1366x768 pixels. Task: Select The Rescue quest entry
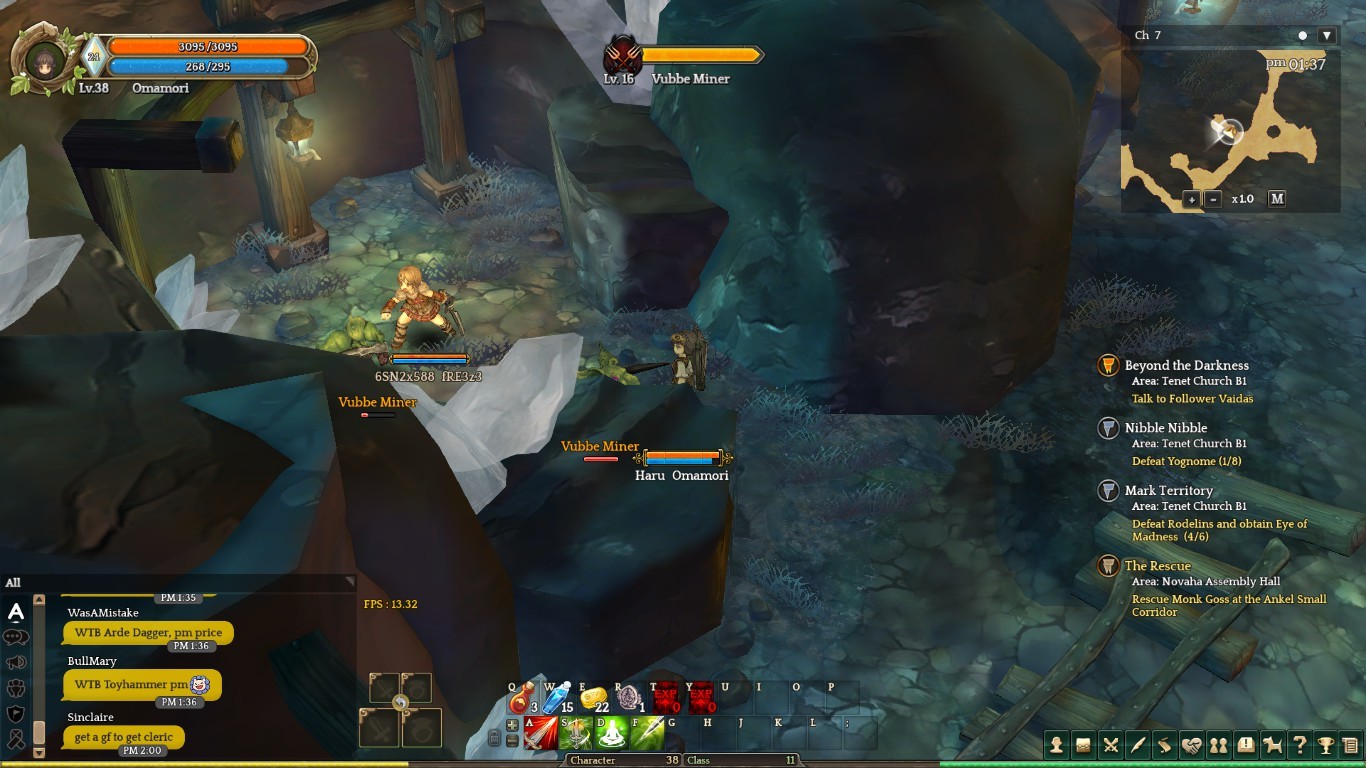(x=1157, y=566)
